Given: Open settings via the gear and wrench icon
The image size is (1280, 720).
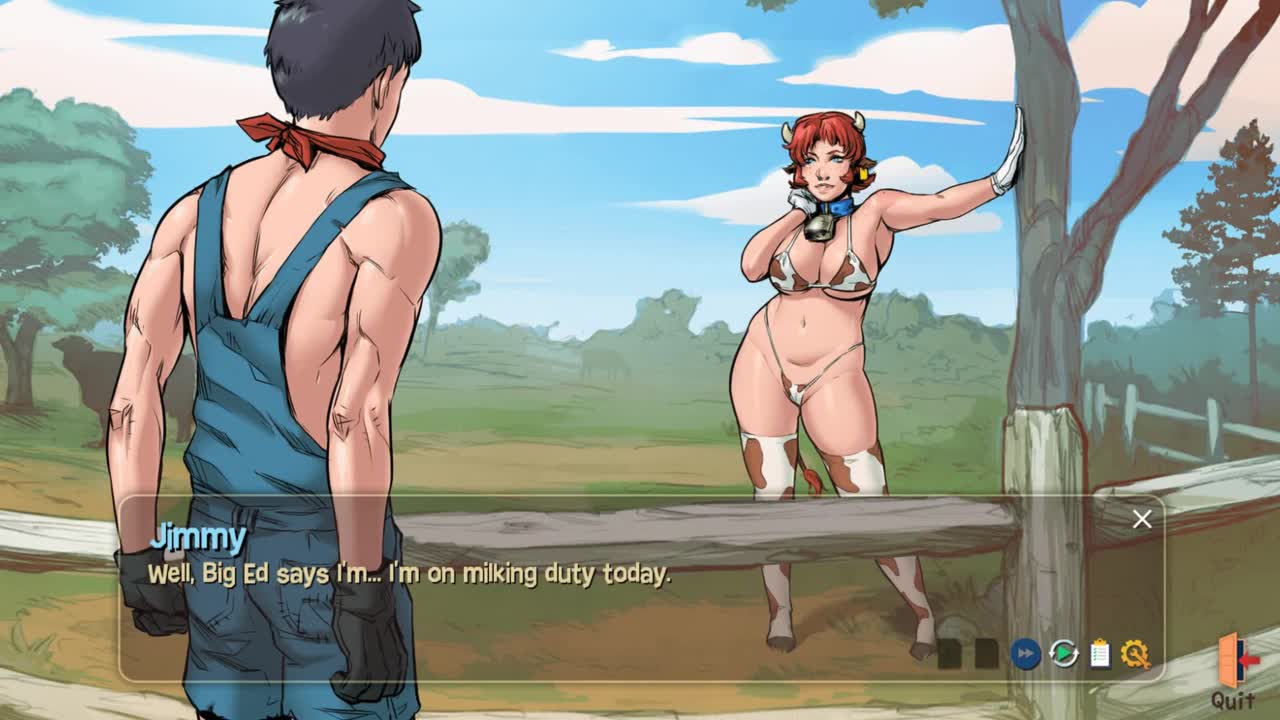Looking at the screenshot, I should [x=1135, y=654].
